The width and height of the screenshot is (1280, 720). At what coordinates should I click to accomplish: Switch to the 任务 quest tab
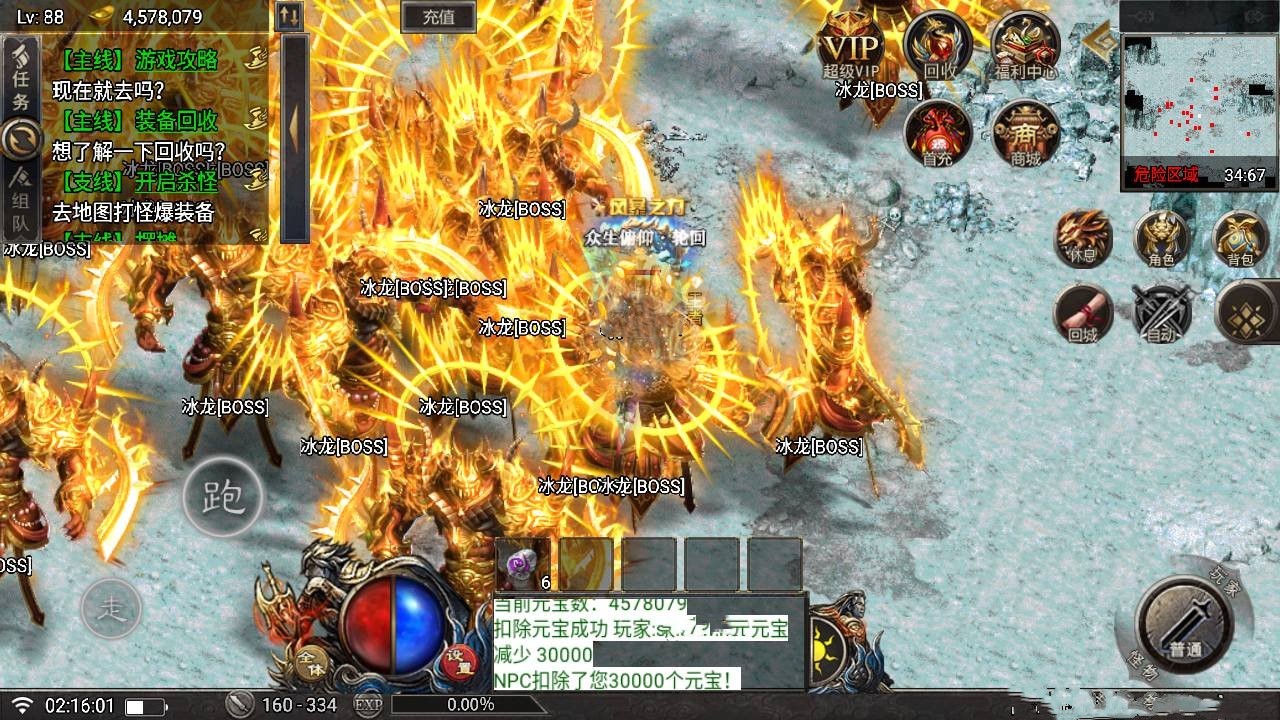(x=21, y=84)
